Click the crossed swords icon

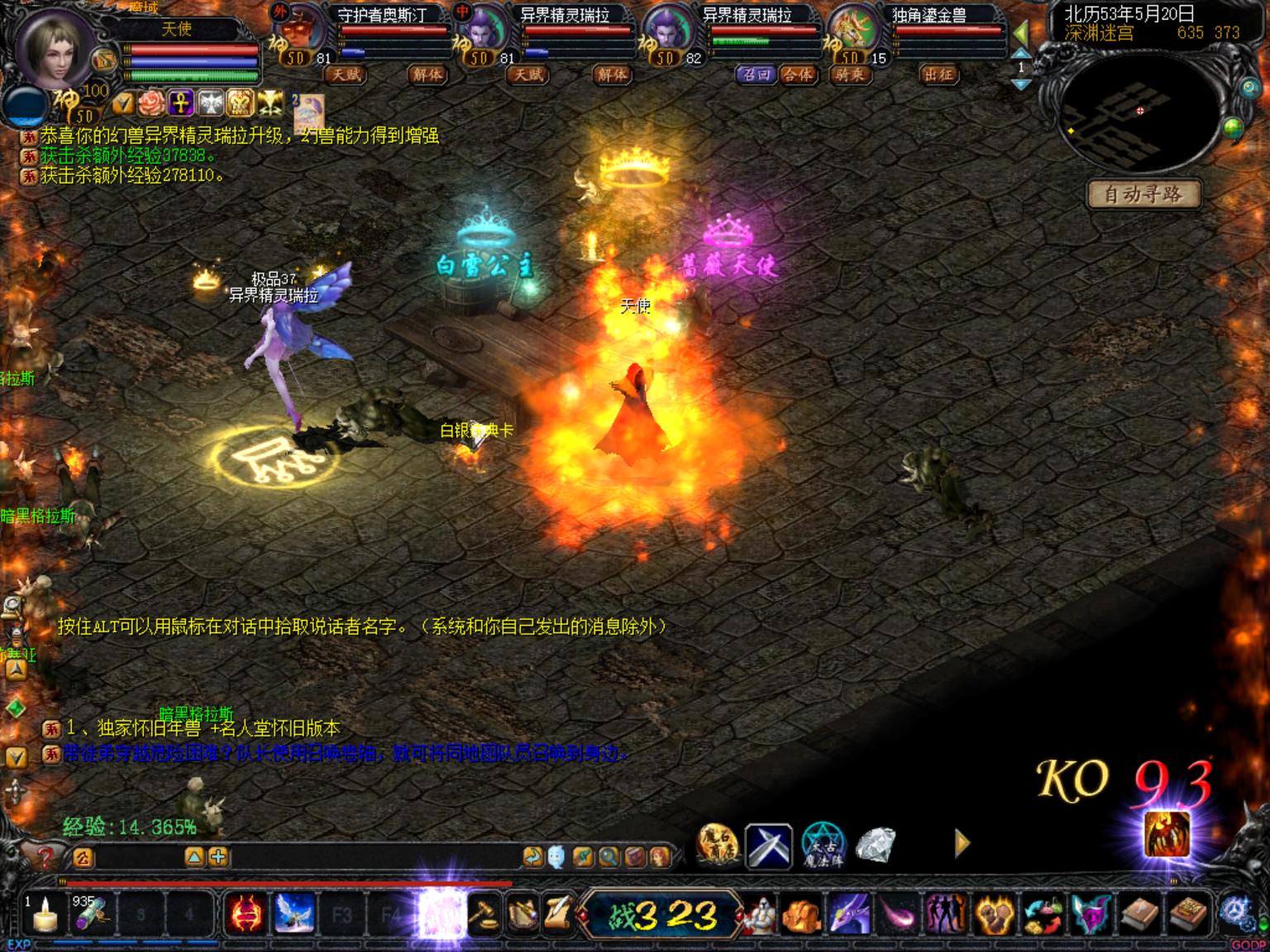769,845
